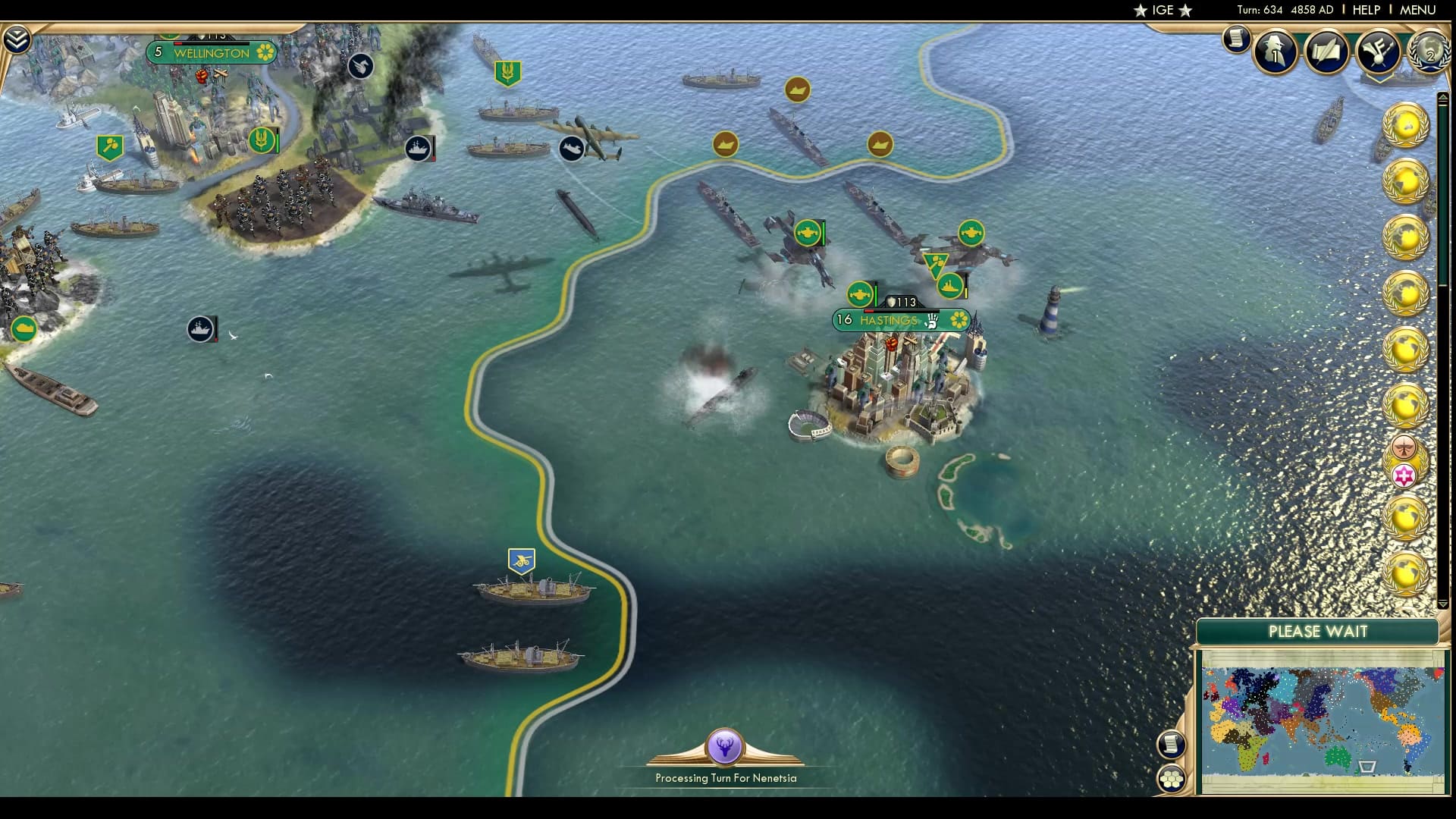
Task: Open HELP from the top bar
Action: [x=1366, y=10]
